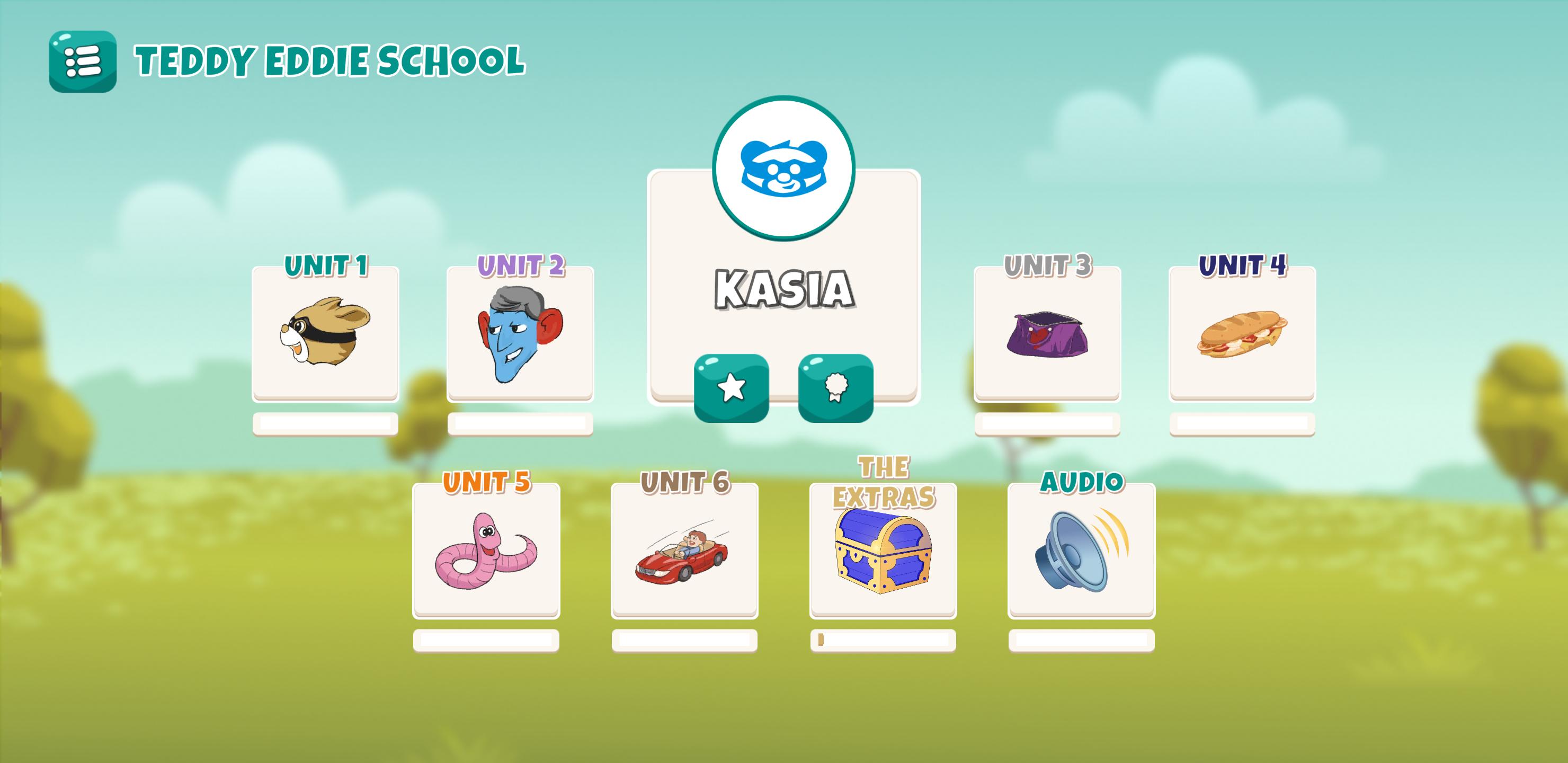Screen dimensions: 1568x763
Task: Open the award ribbon button
Action: (836, 388)
